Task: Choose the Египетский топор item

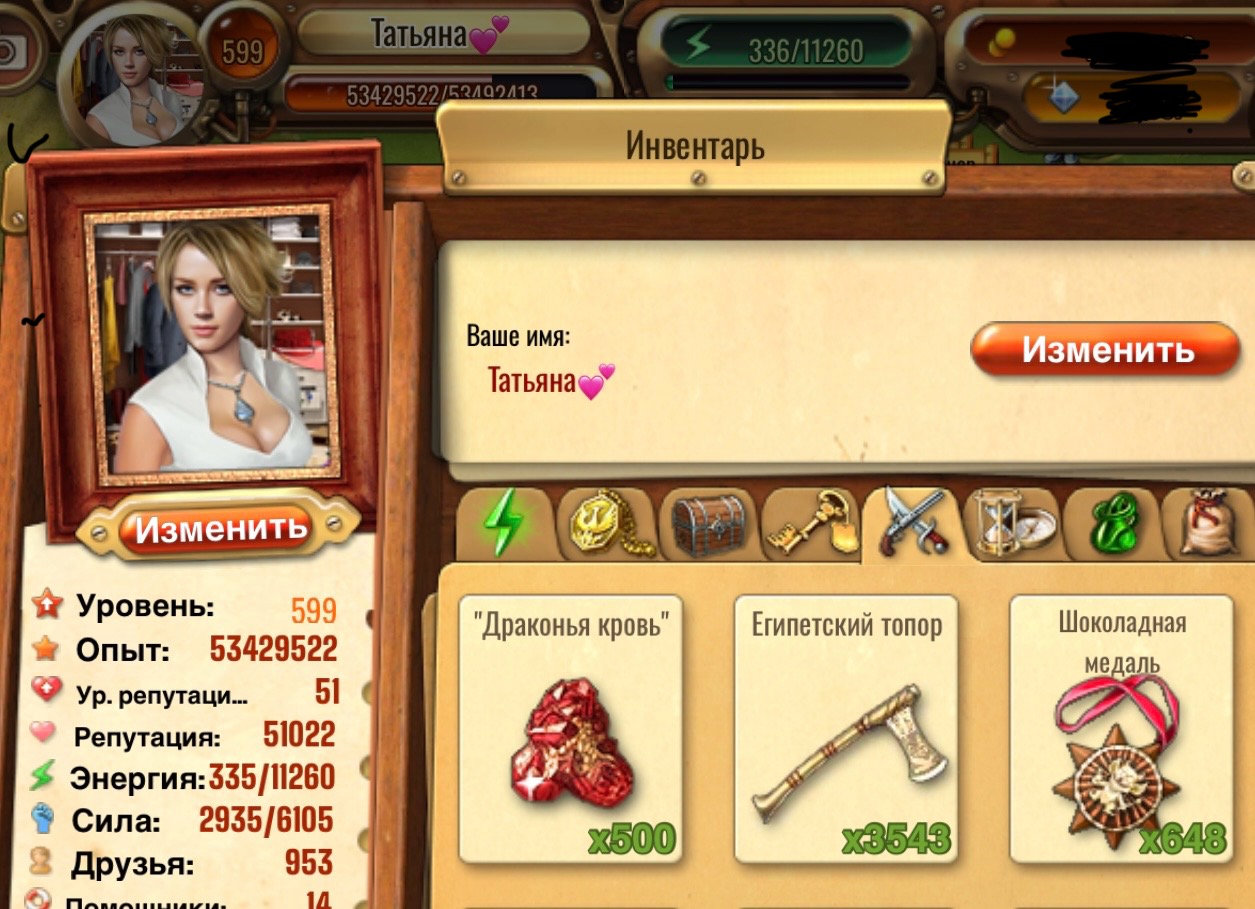Action: click(846, 728)
